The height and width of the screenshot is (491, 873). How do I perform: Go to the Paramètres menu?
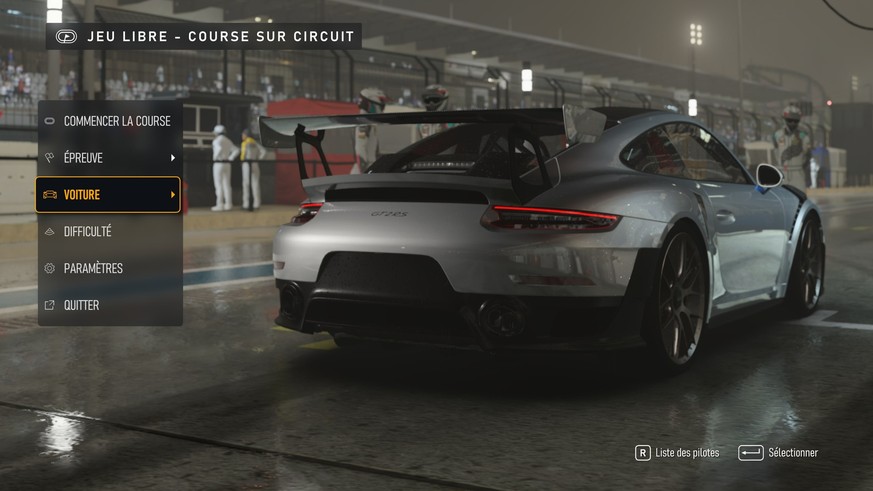[x=110, y=268]
